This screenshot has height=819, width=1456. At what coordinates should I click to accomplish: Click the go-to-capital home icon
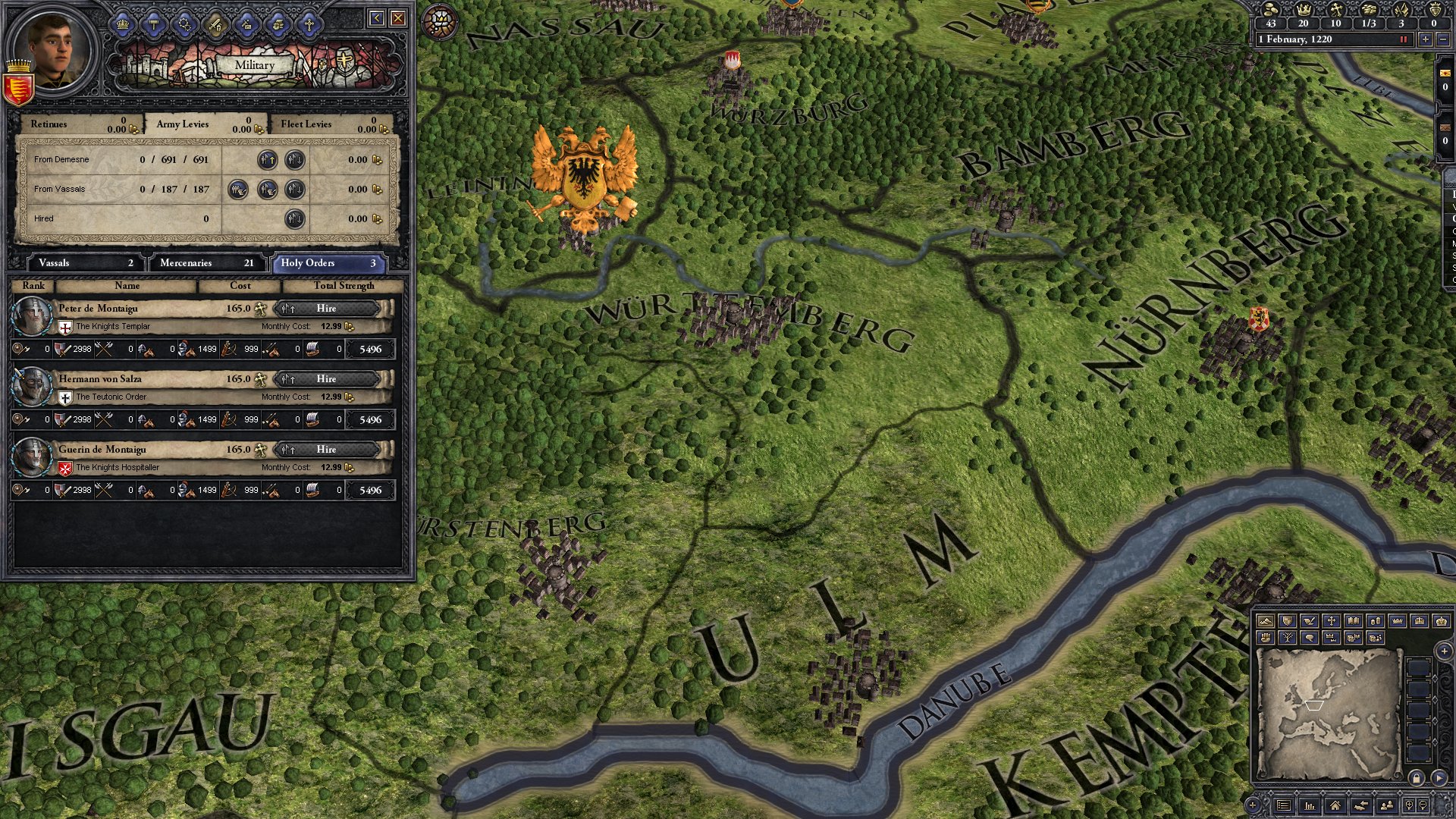[x=1336, y=806]
